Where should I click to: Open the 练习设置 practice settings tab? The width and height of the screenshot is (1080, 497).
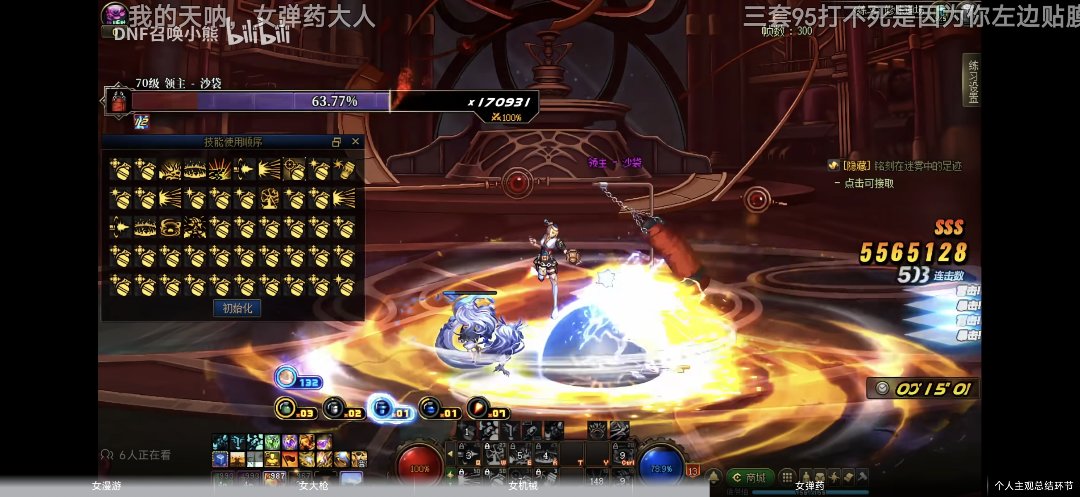tap(972, 80)
